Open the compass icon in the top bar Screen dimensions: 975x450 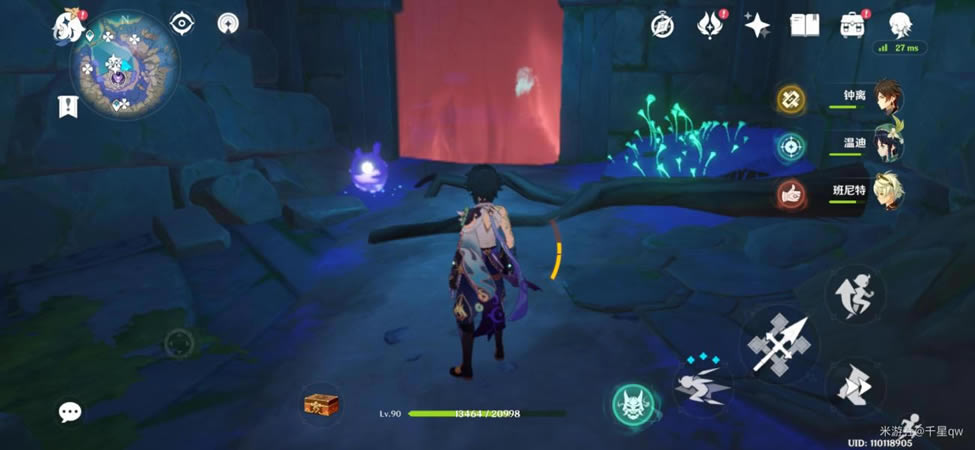(x=662, y=25)
